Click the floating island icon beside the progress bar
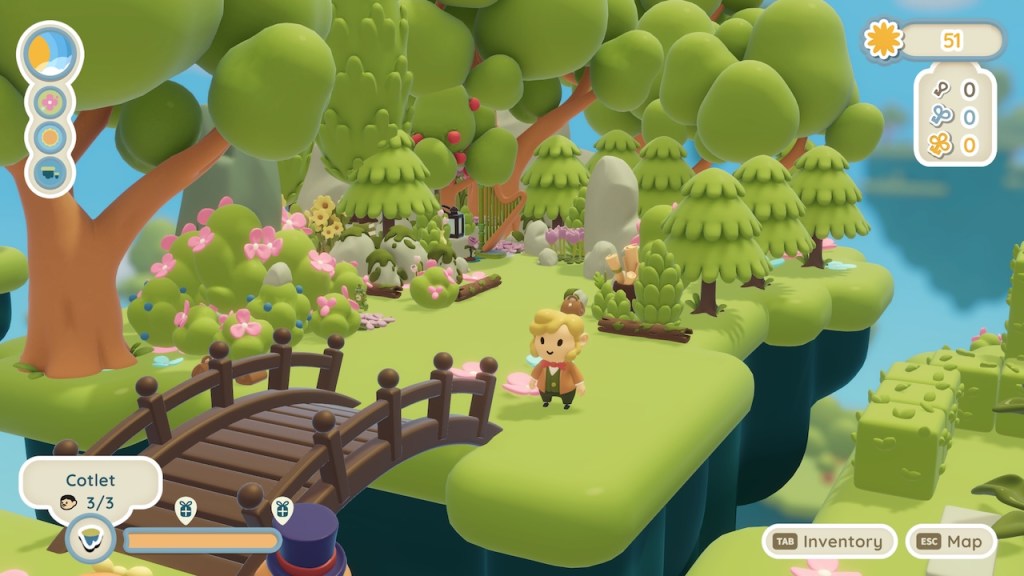This screenshot has height=576, width=1024. [90, 540]
